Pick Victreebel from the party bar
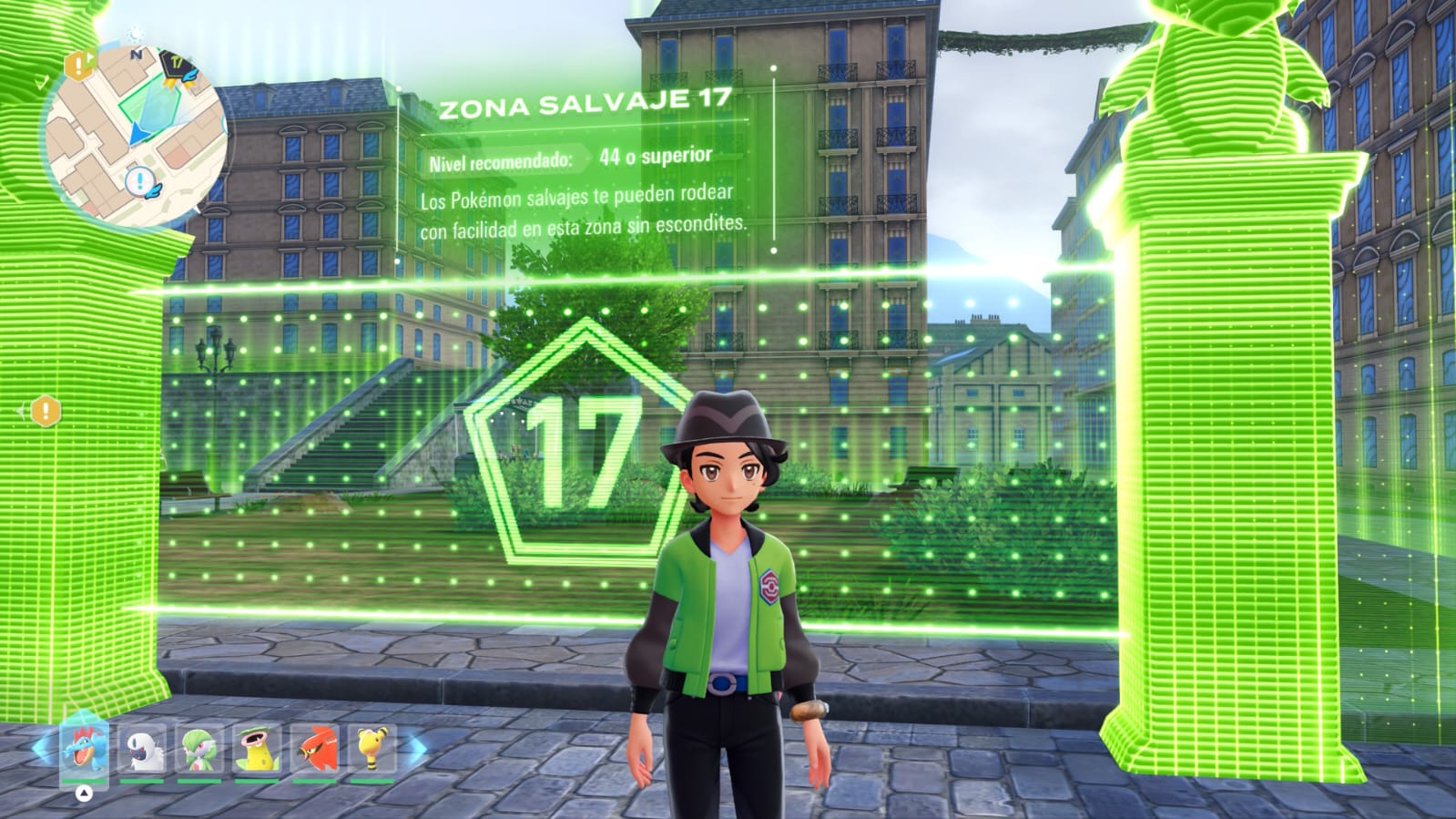 (258, 751)
